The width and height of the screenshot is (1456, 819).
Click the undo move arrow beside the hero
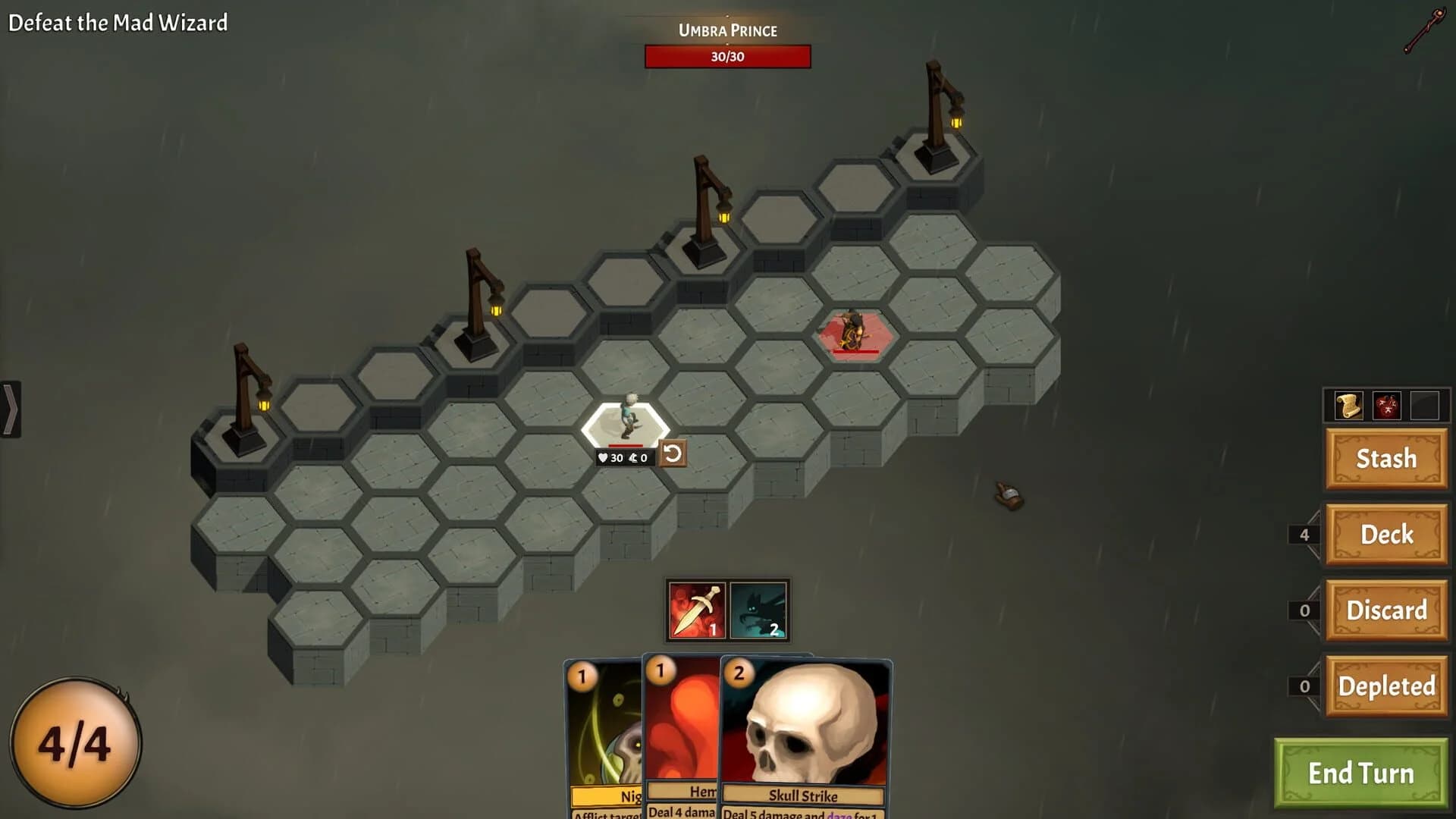point(672,453)
